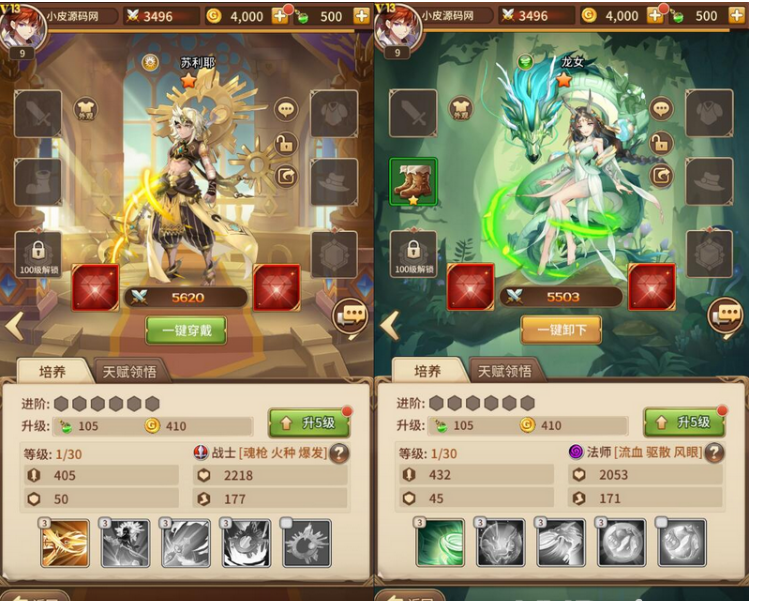757x601 pixels.
Task: Select 龙女's green swirl skill icon
Action: point(440,543)
